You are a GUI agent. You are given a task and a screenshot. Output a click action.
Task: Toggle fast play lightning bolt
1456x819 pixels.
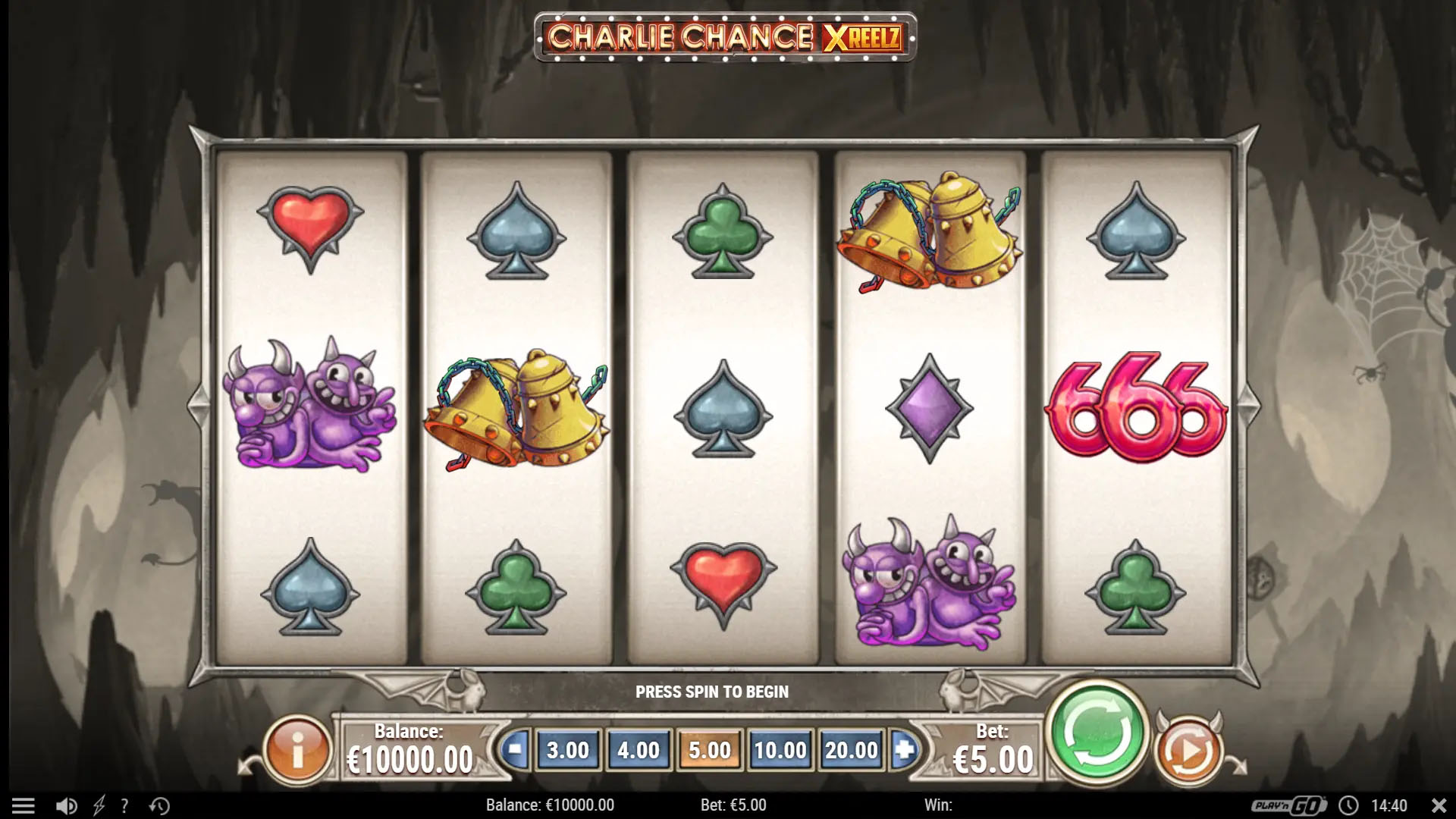(x=99, y=805)
